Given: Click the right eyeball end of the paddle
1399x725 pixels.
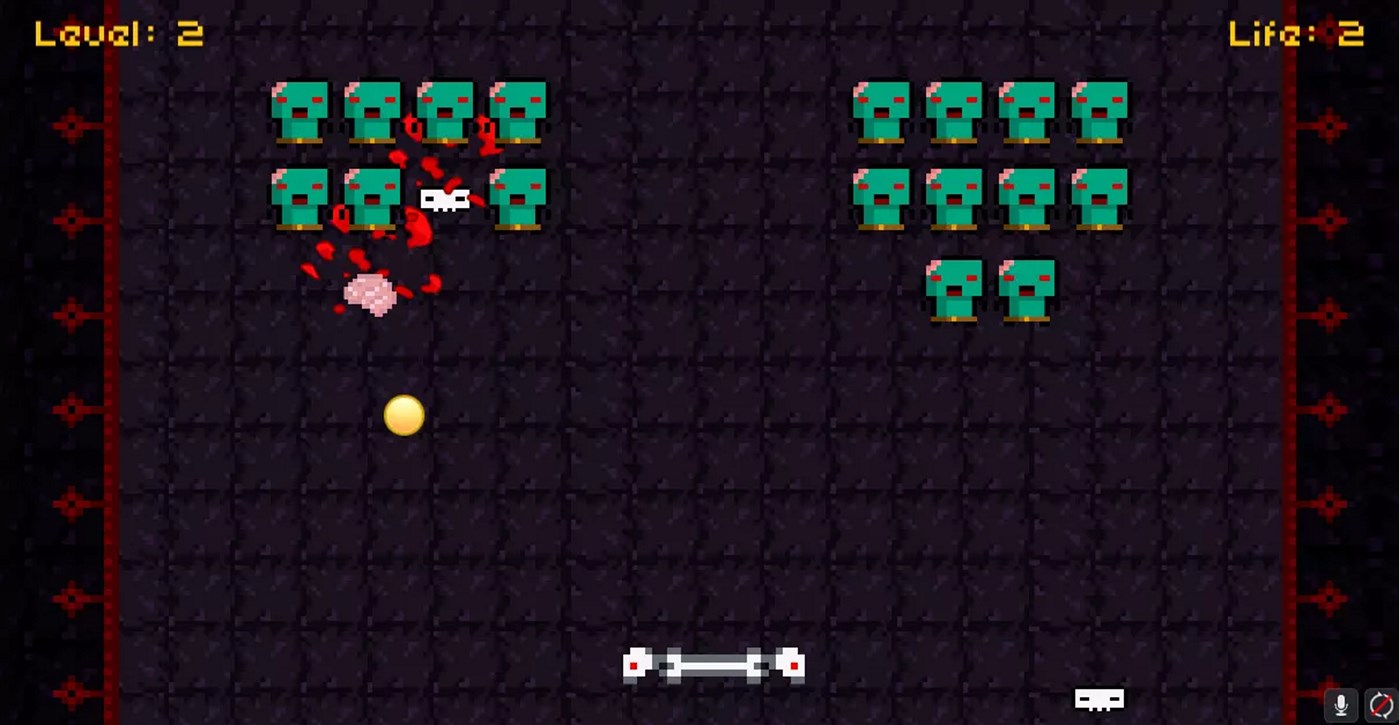Looking at the screenshot, I should coord(791,664).
